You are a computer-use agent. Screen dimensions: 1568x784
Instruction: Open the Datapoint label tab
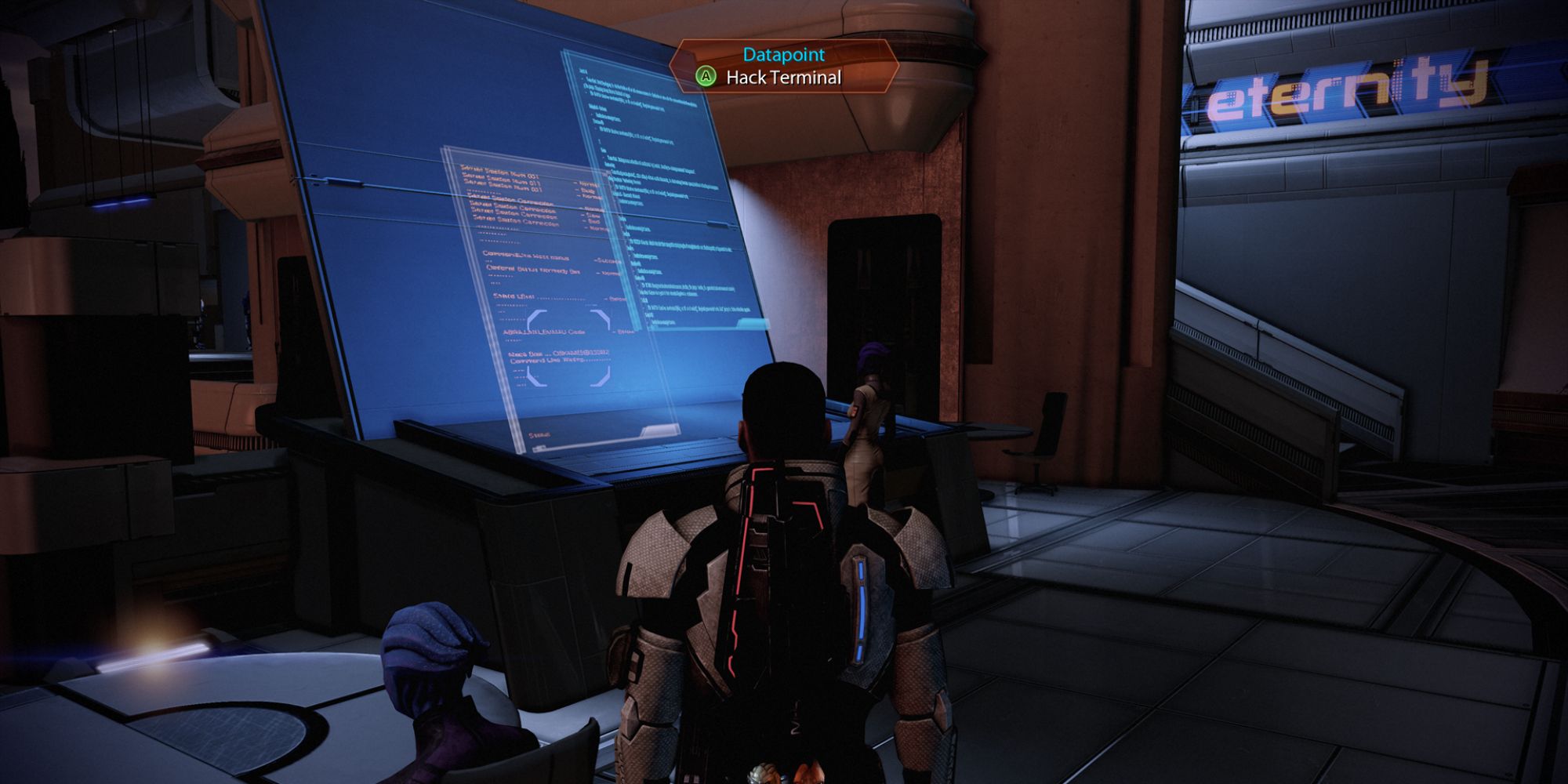pyautogui.click(x=782, y=56)
